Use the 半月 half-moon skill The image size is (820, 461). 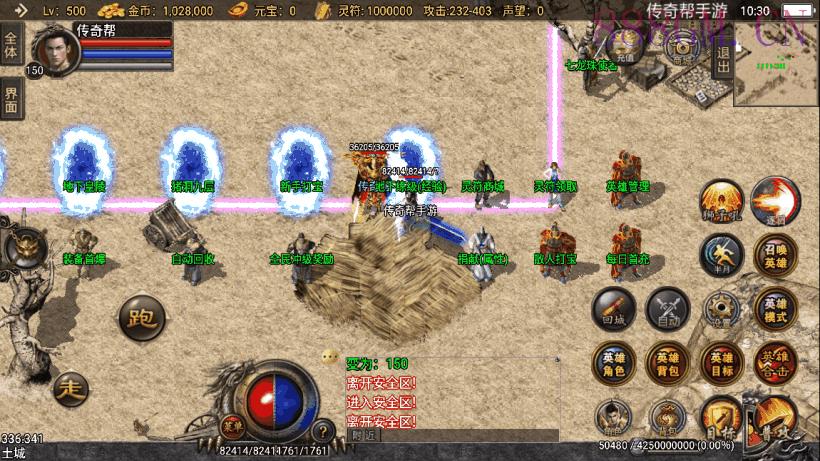coord(720,254)
